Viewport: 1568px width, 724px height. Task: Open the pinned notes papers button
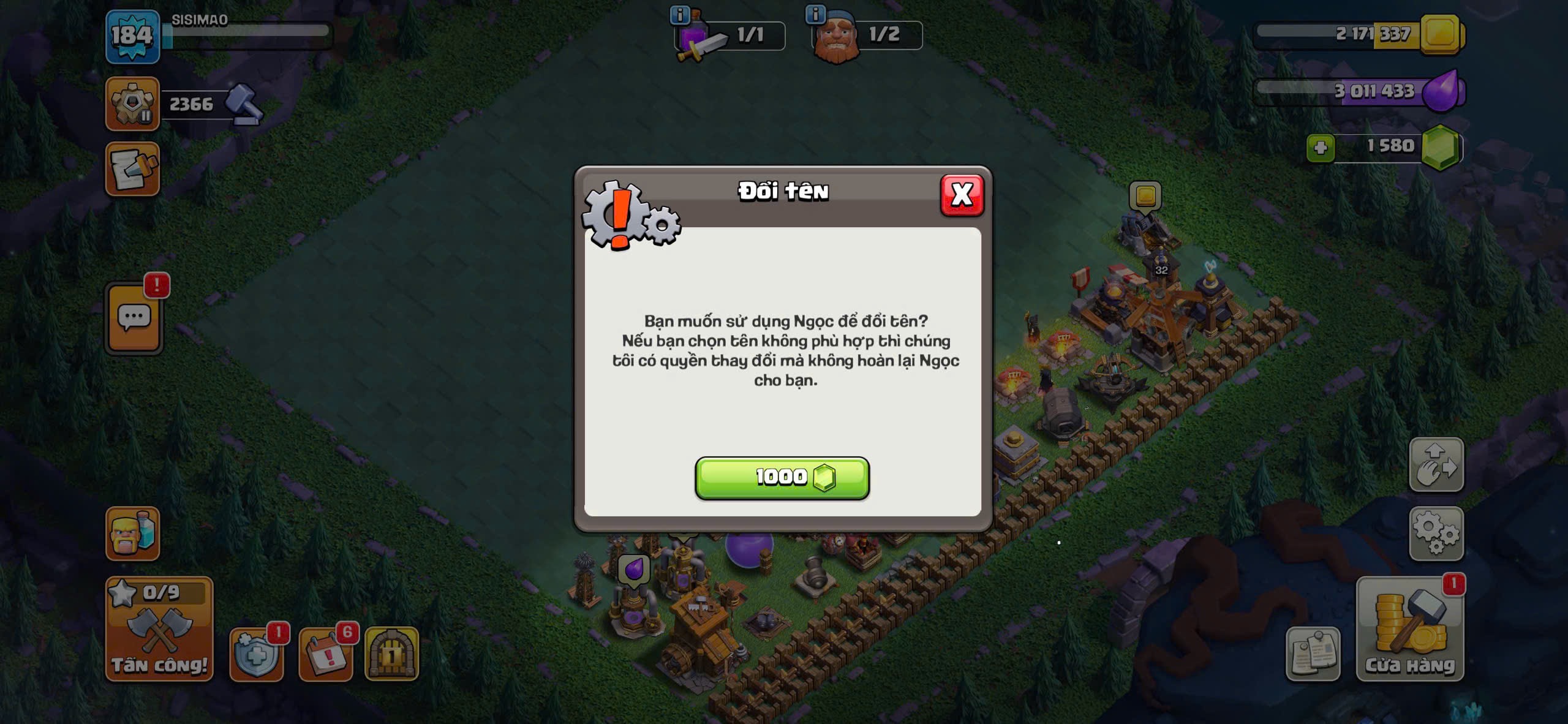pyautogui.click(x=1313, y=654)
